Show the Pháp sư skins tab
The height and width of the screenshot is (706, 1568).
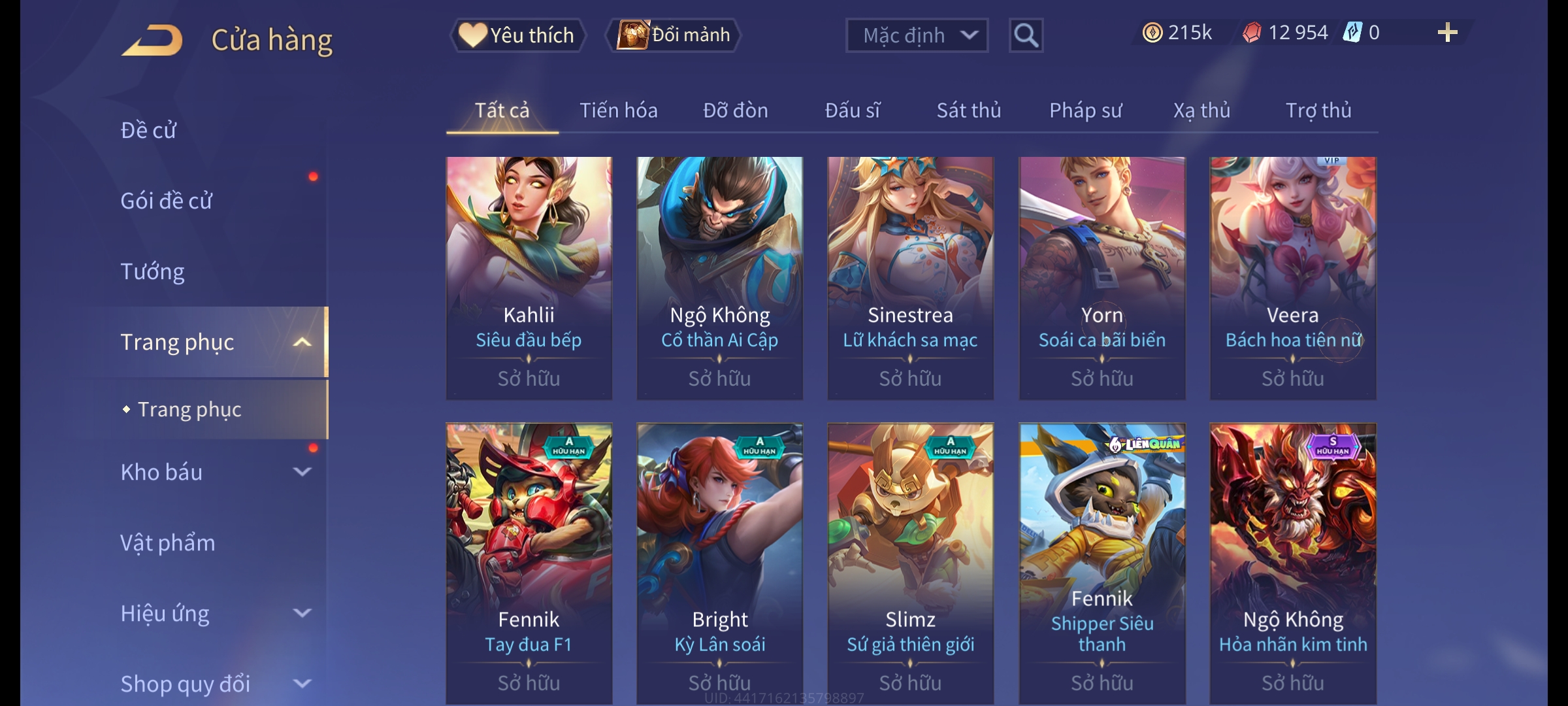(x=1085, y=110)
